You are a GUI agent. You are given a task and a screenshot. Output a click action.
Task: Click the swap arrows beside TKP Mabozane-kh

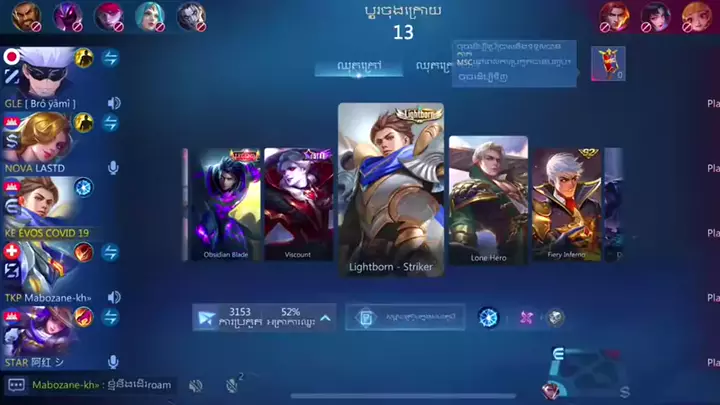(x=110, y=251)
